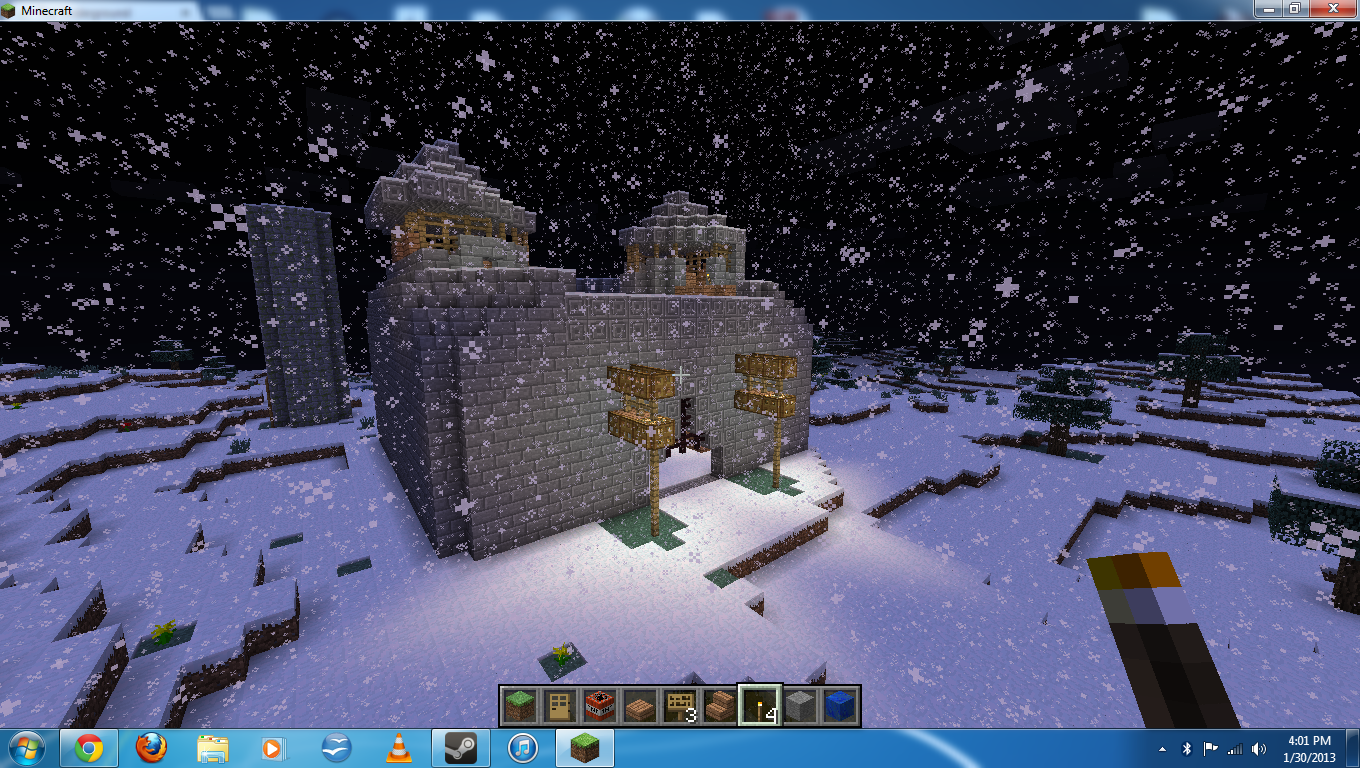Toggle Bluetooth from the system tray
Screen dimensions: 1360x768
click(x=1188, y=747)
